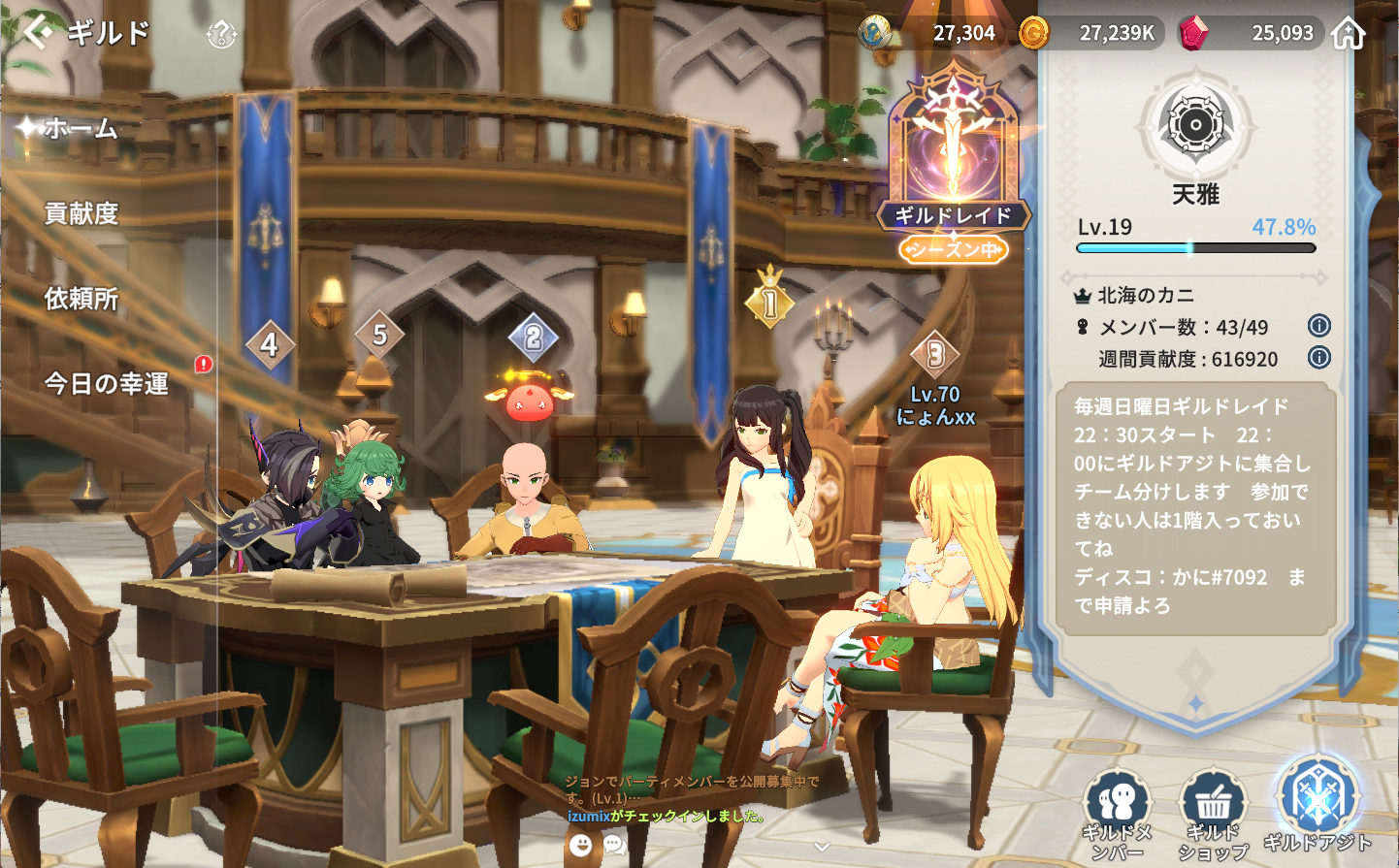Open the question mark help icon
This screenshot has width=1399, height=868.
click(x=221, y=36)
